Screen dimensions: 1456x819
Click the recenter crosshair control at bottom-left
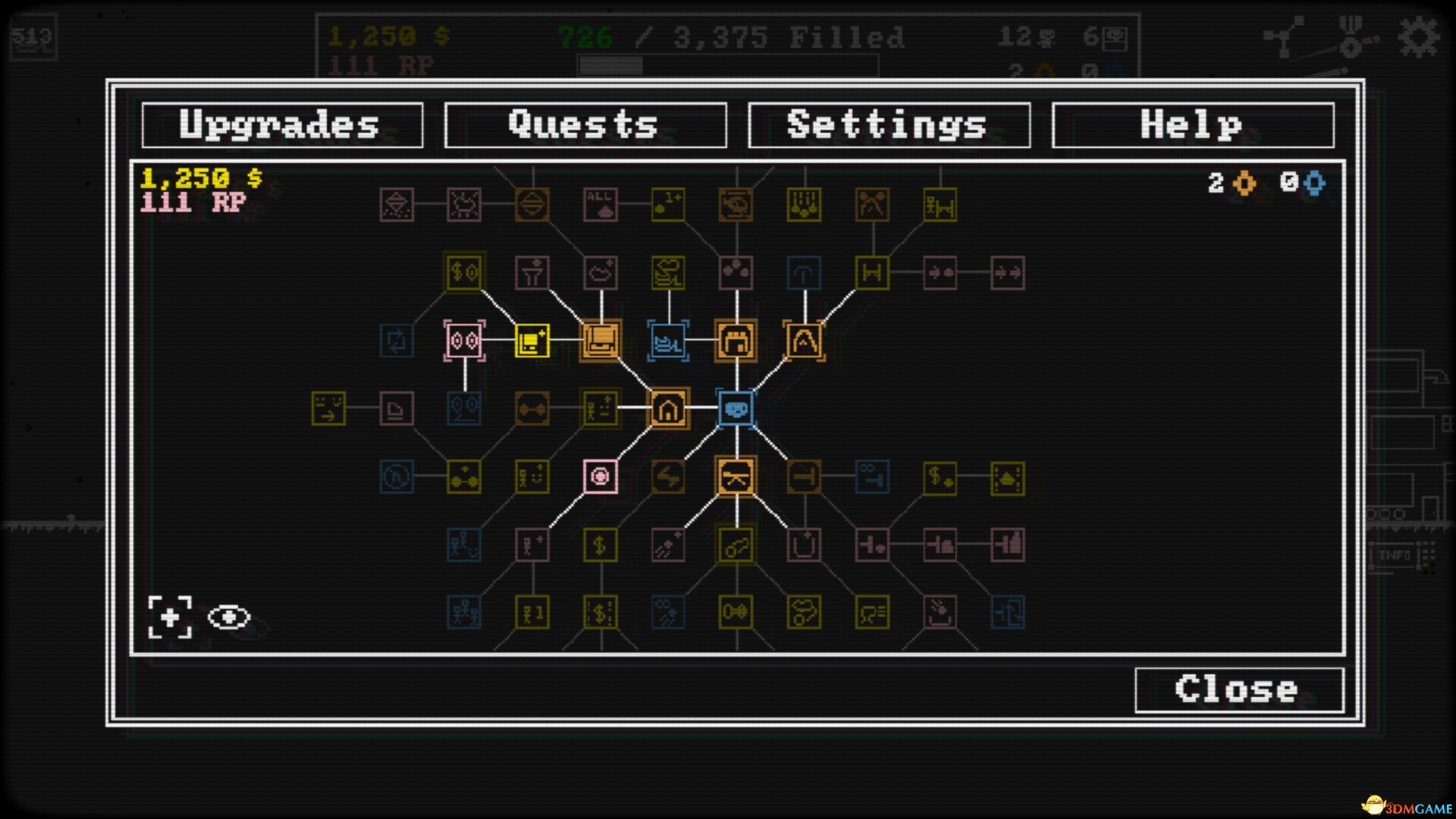pos(171,619)
